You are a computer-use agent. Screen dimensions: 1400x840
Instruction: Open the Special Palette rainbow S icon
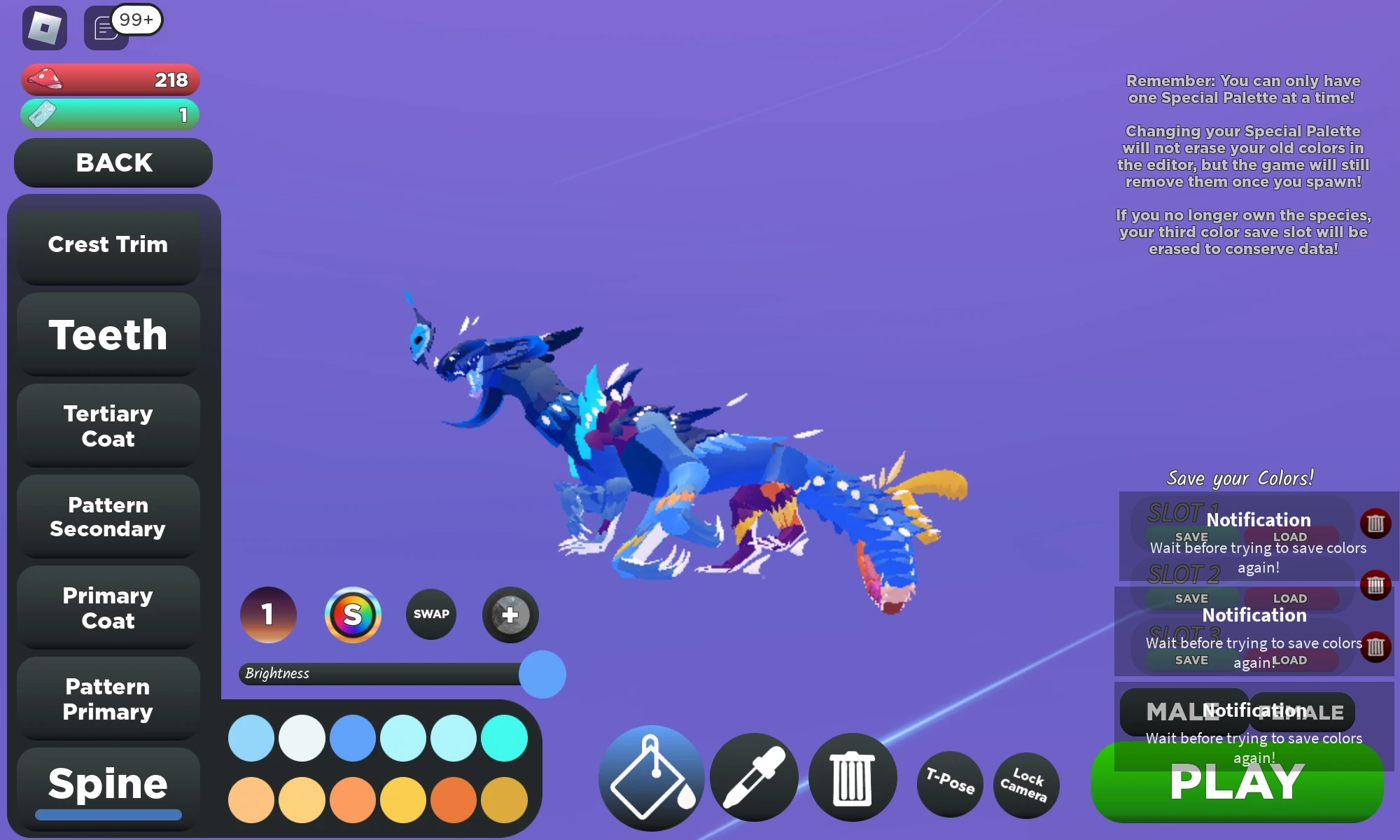353,615
